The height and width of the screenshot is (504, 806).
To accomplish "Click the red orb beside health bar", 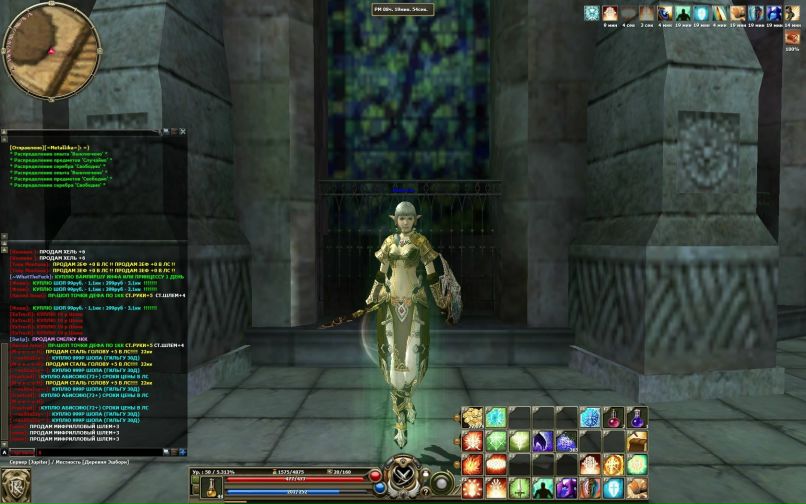I will [376, 476].
